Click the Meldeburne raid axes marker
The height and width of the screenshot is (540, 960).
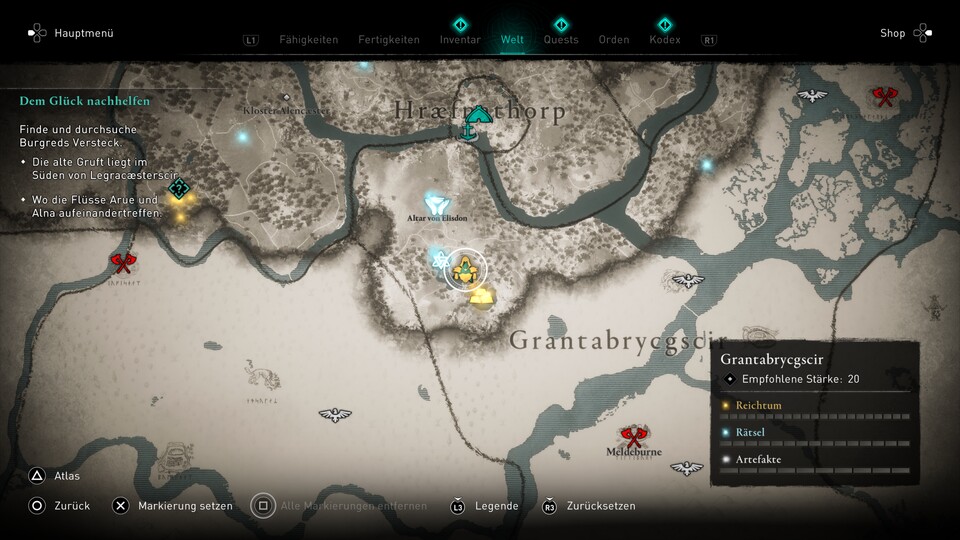[632, 435]
